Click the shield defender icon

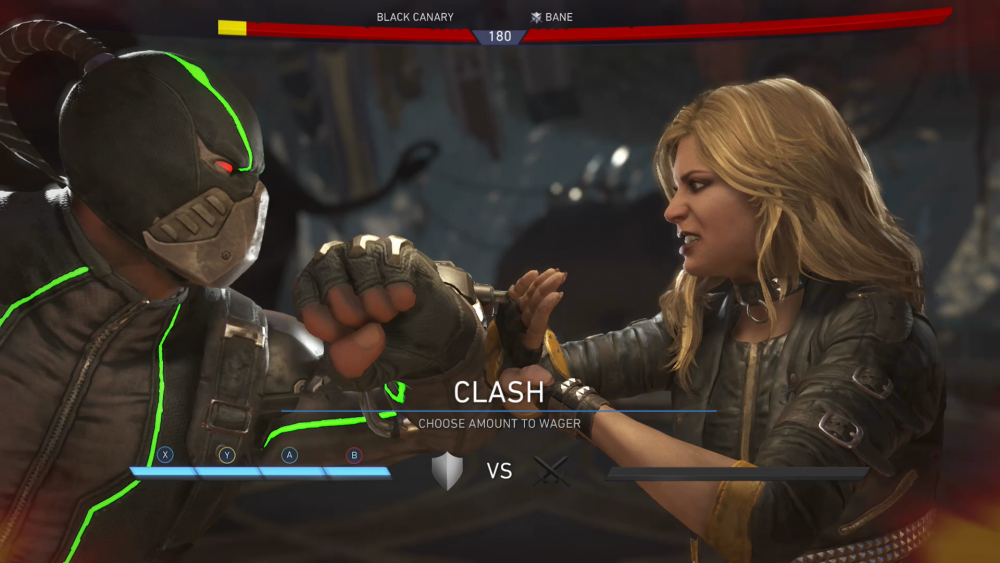(x=447, y=471)
